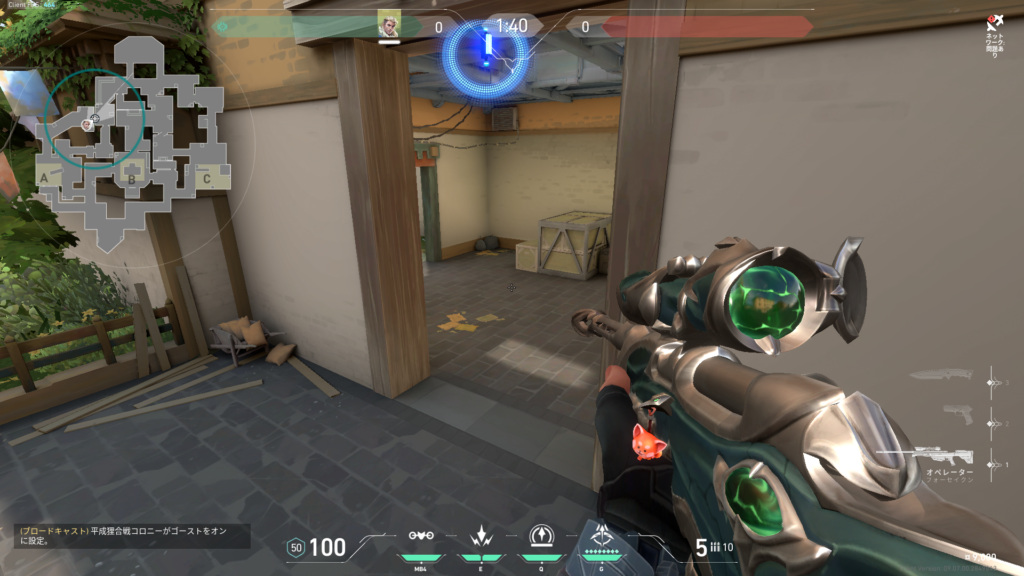This screenshot has width=1024, height=576.
Task: Click the broadcast message in the chat log
Action: [x=132, y=536]
